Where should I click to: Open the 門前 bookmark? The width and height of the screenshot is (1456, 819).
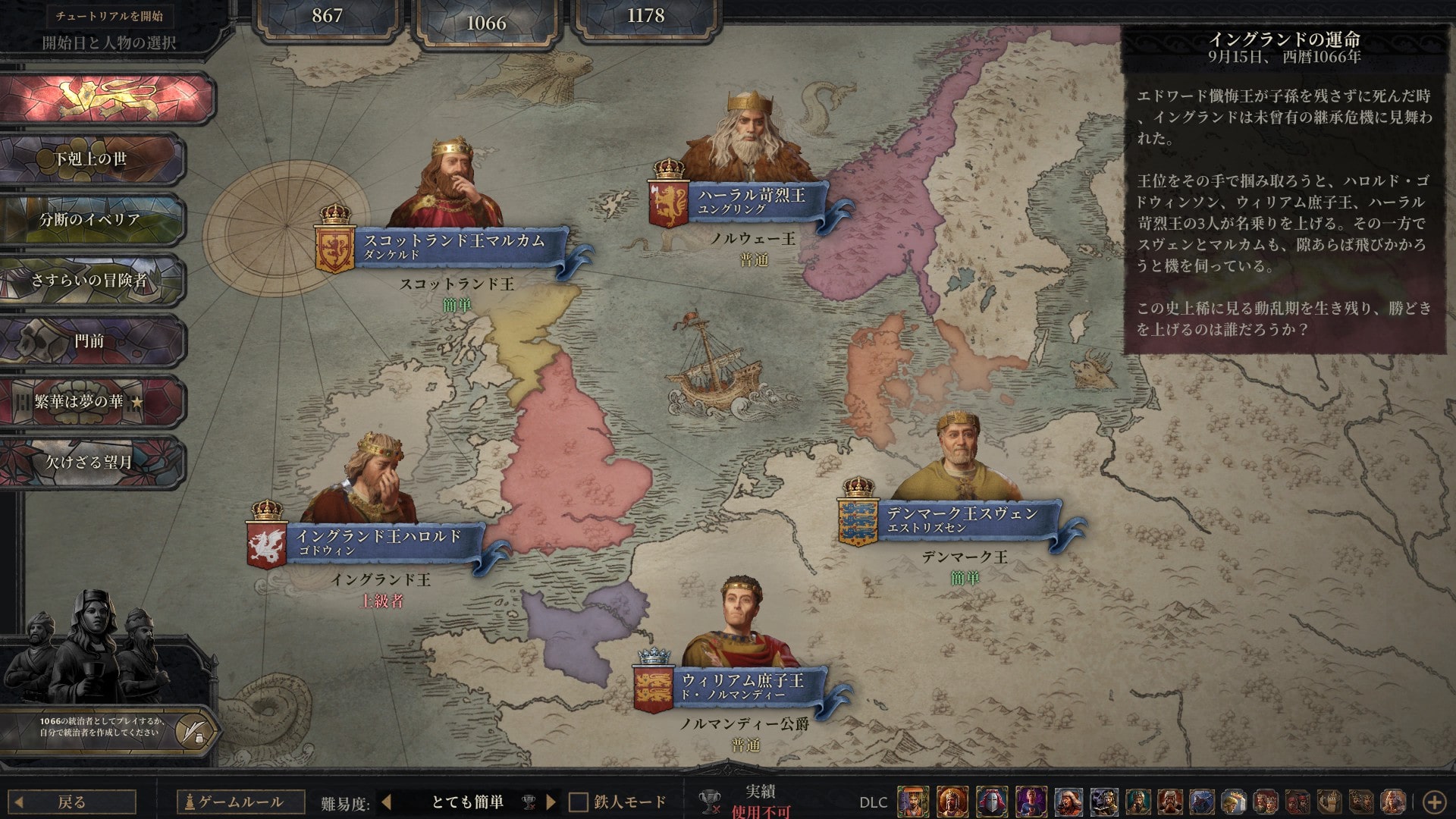(91, 341)
